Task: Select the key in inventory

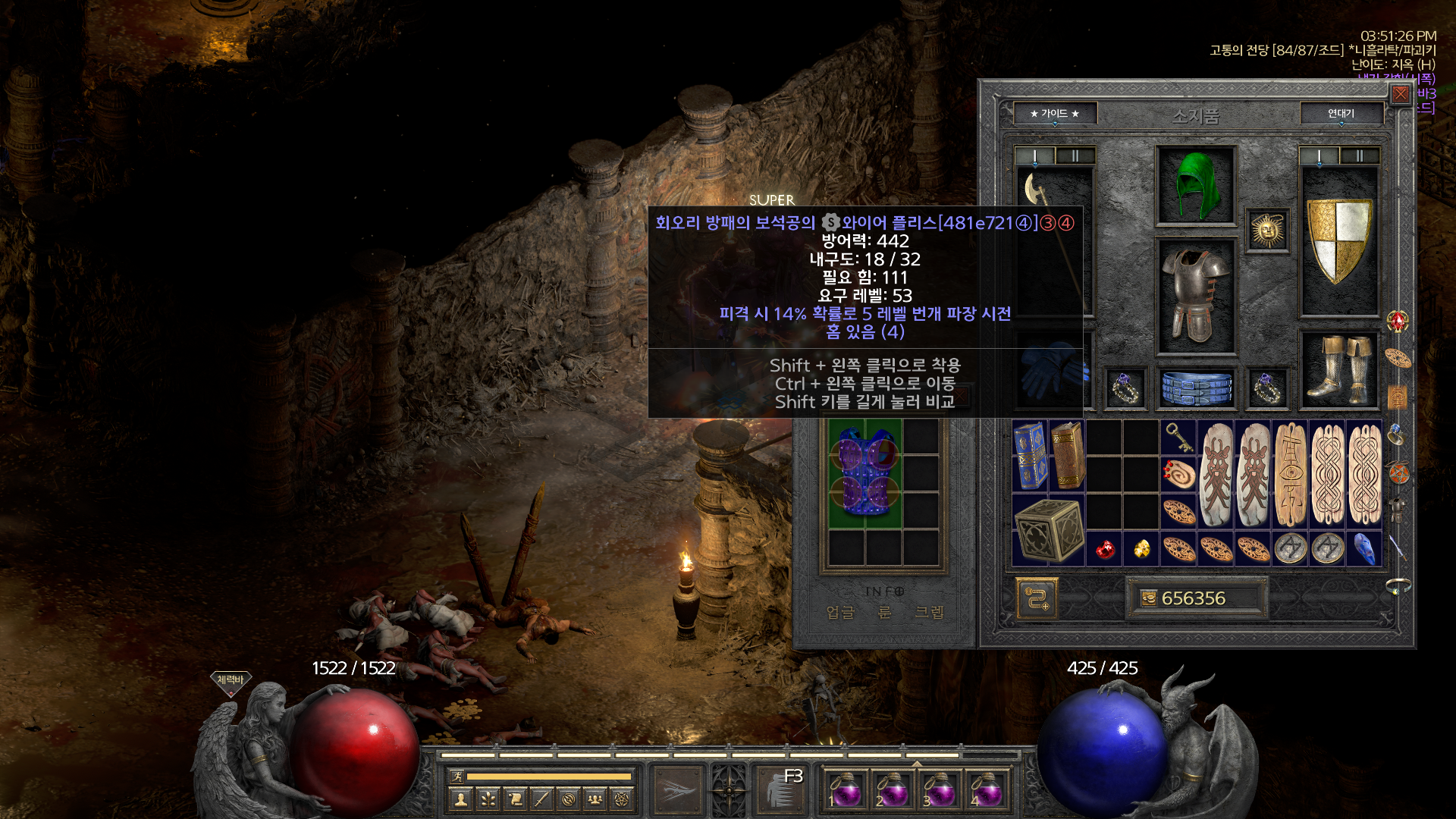Action: (x=1178, y=437)
